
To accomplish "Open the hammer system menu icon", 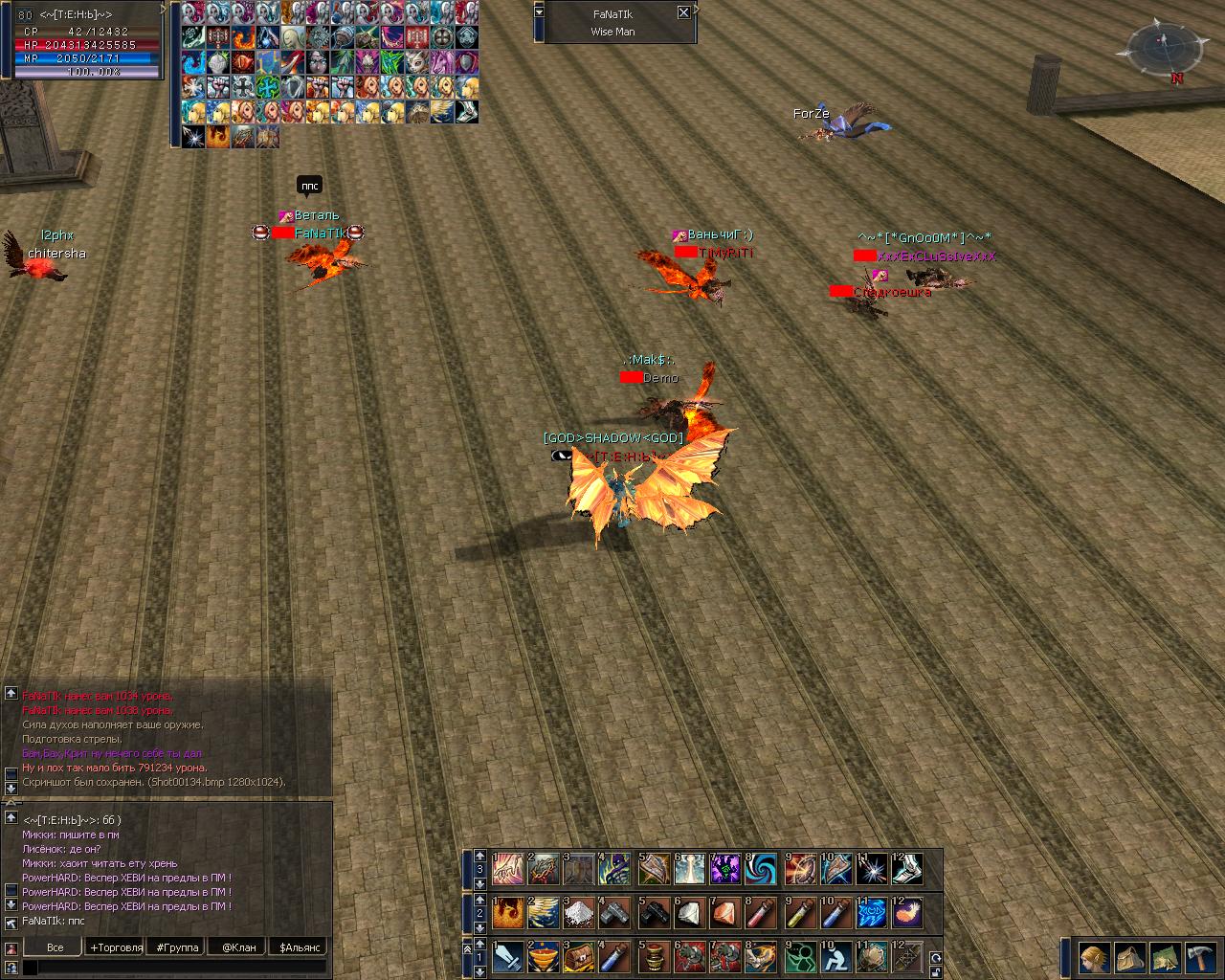I will [1200, 957].
